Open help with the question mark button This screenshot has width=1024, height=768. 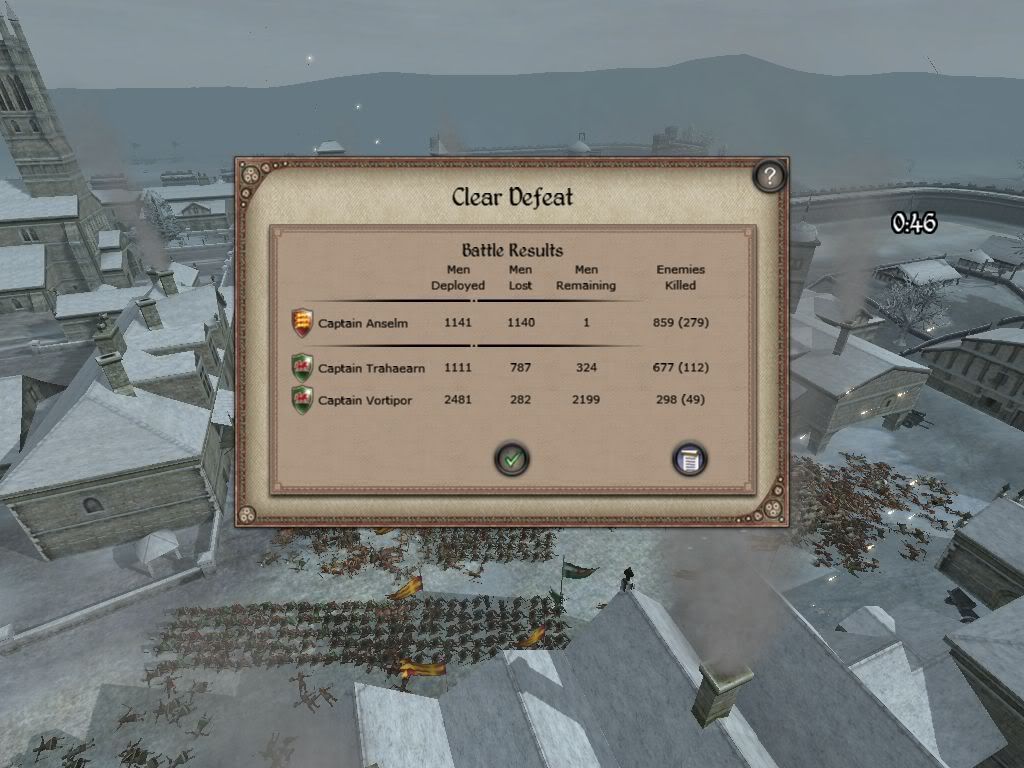(768, 177)
